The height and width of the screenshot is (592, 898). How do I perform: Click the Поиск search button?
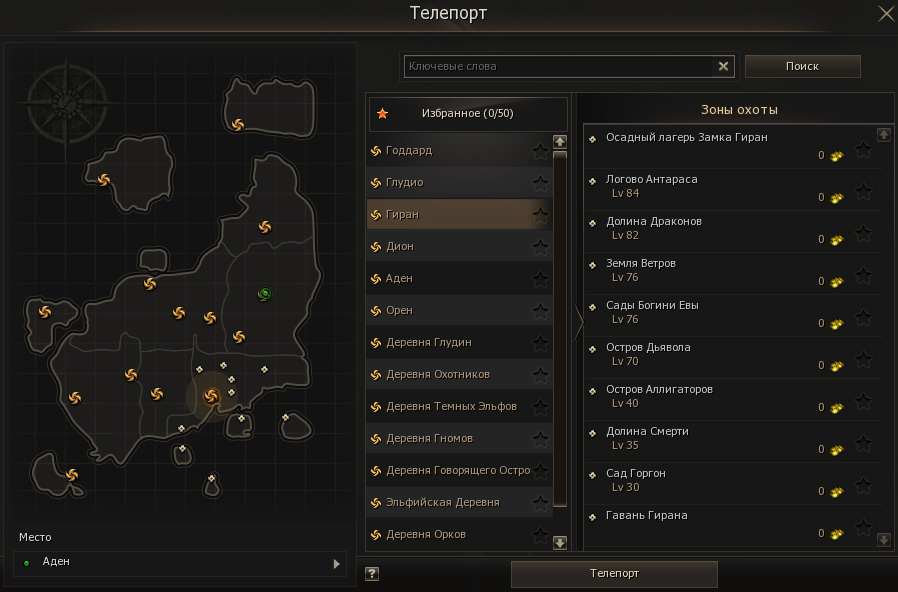[802, 66]
